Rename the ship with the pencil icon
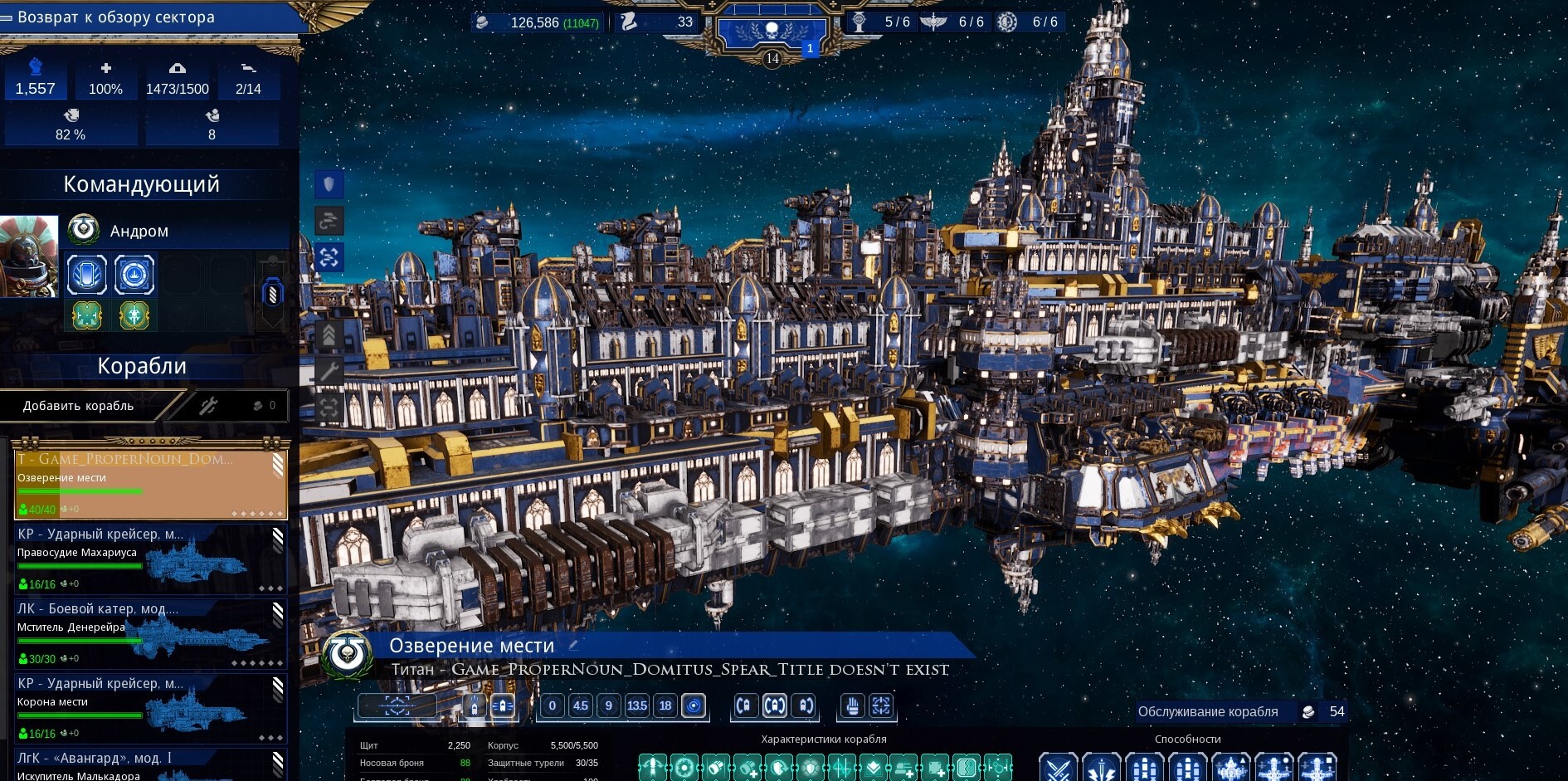Screen dimensions: 1568x781 point(573,645)
